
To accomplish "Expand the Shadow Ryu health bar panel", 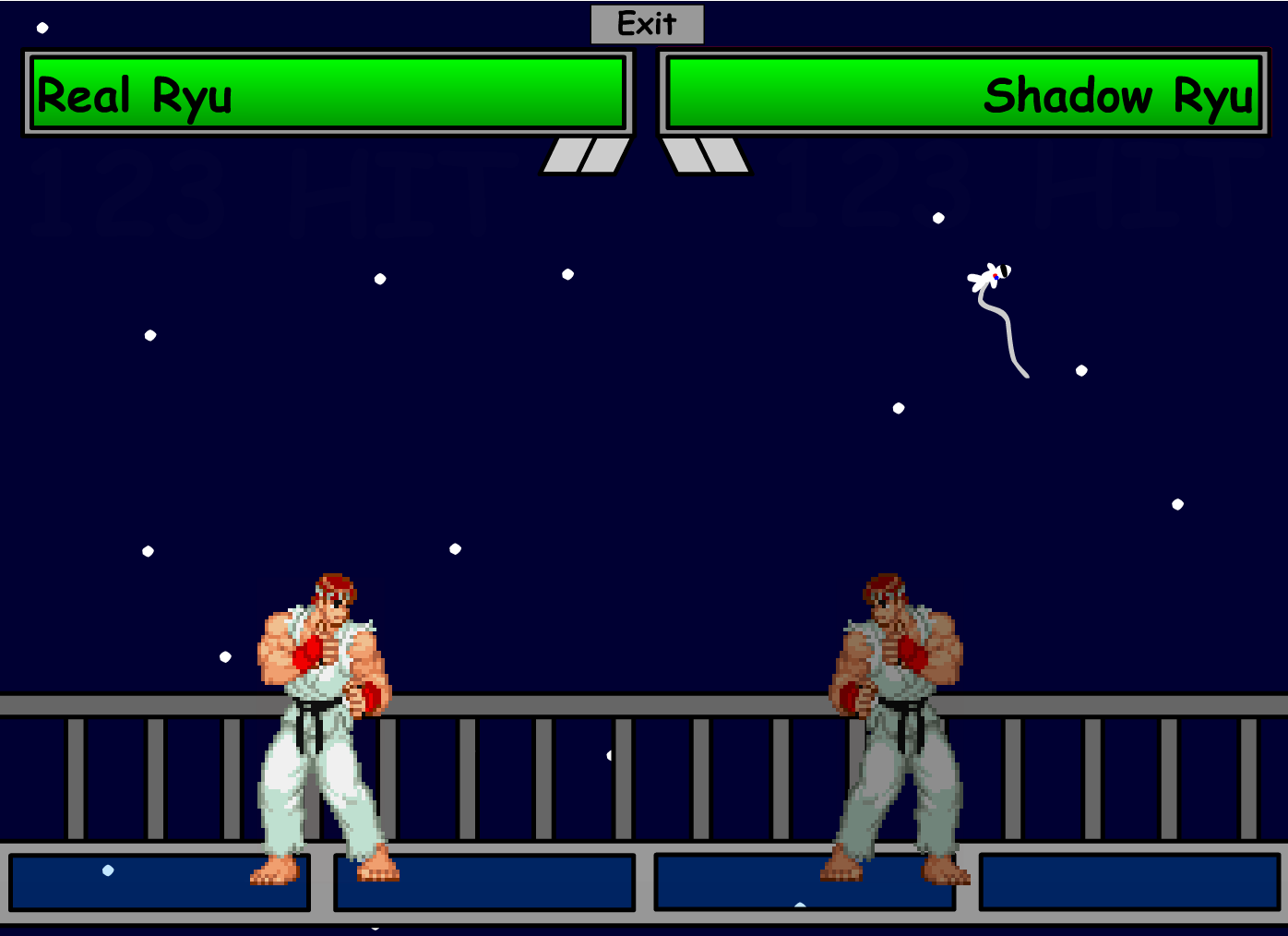I will point(964,92).
